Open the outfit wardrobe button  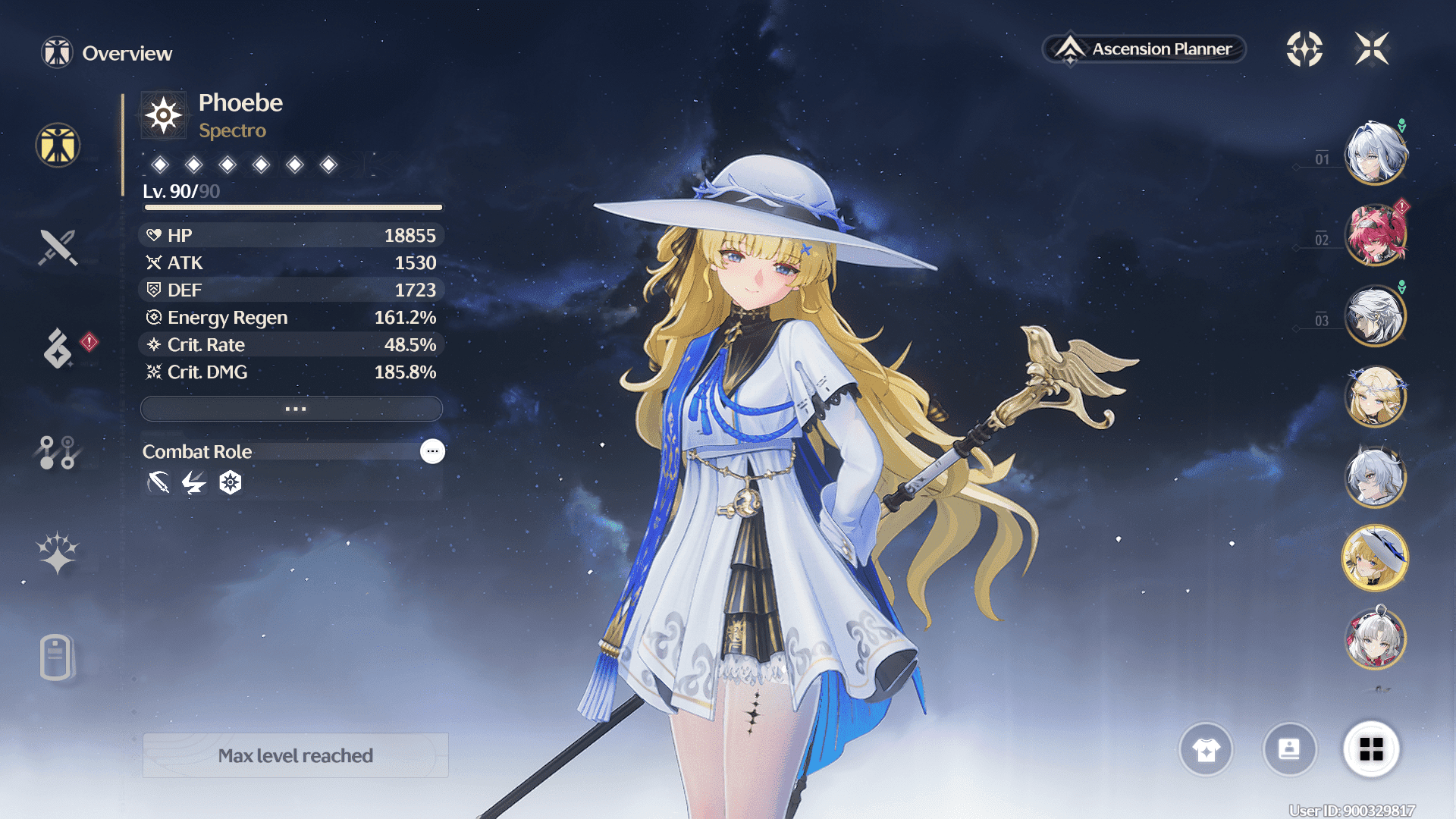point(1206,750)
